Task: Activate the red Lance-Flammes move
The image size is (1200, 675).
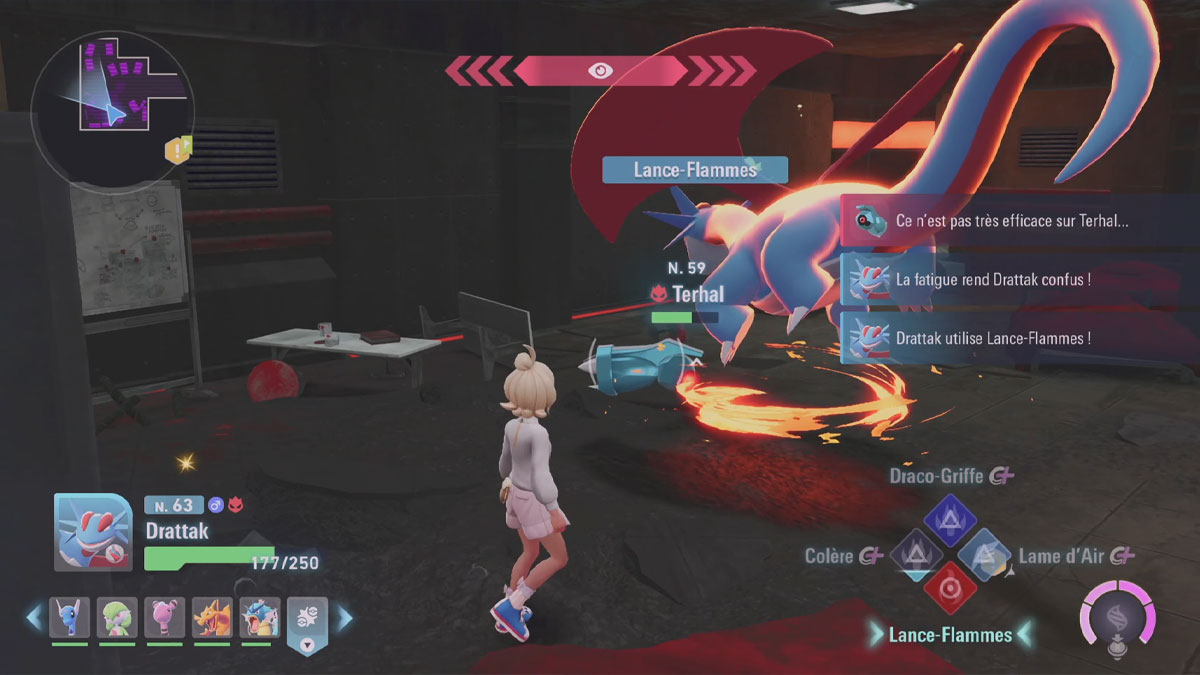Action: (x=950, y=588)
